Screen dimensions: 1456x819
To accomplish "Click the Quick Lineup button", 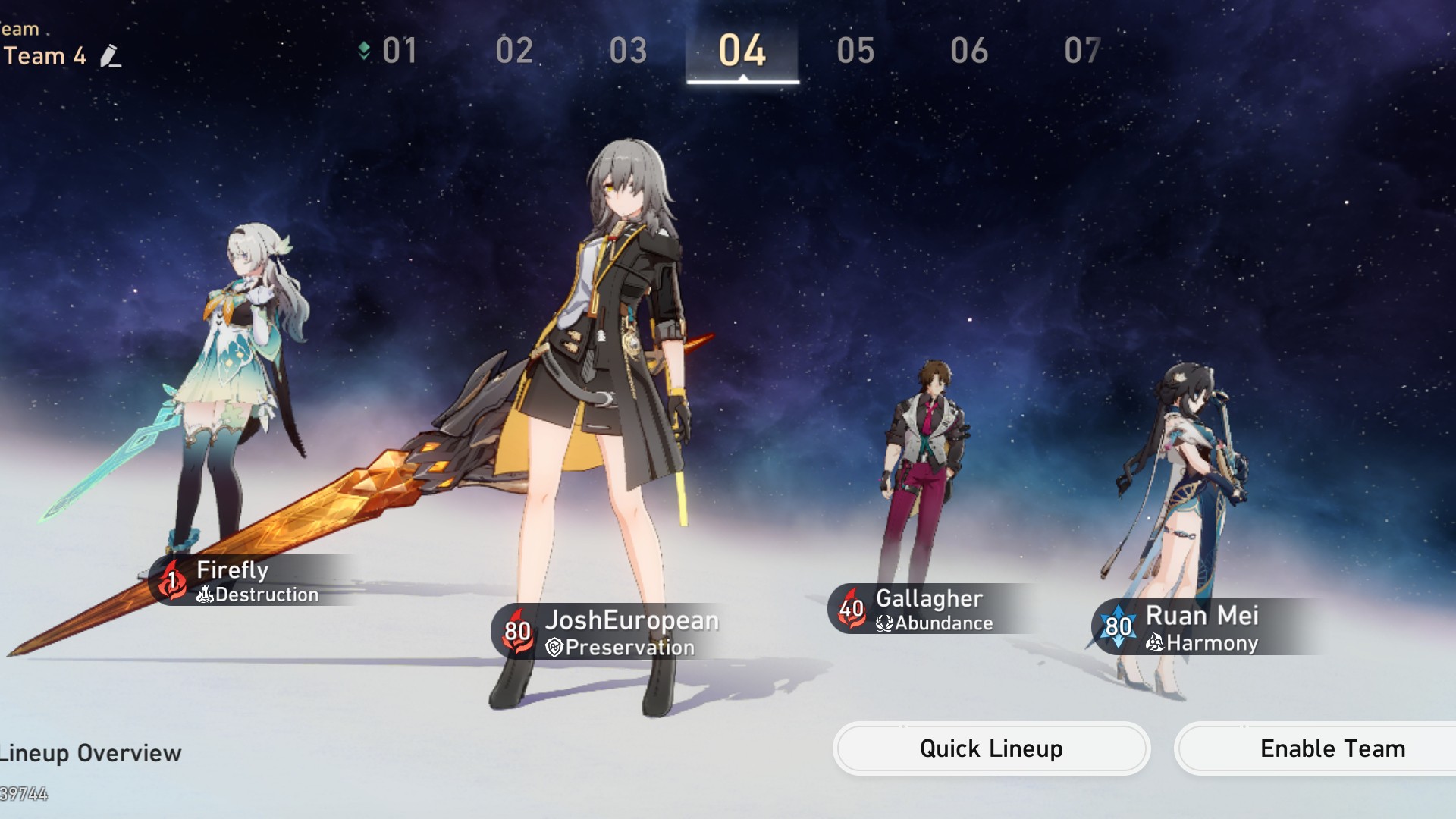I will coord(990,748).
